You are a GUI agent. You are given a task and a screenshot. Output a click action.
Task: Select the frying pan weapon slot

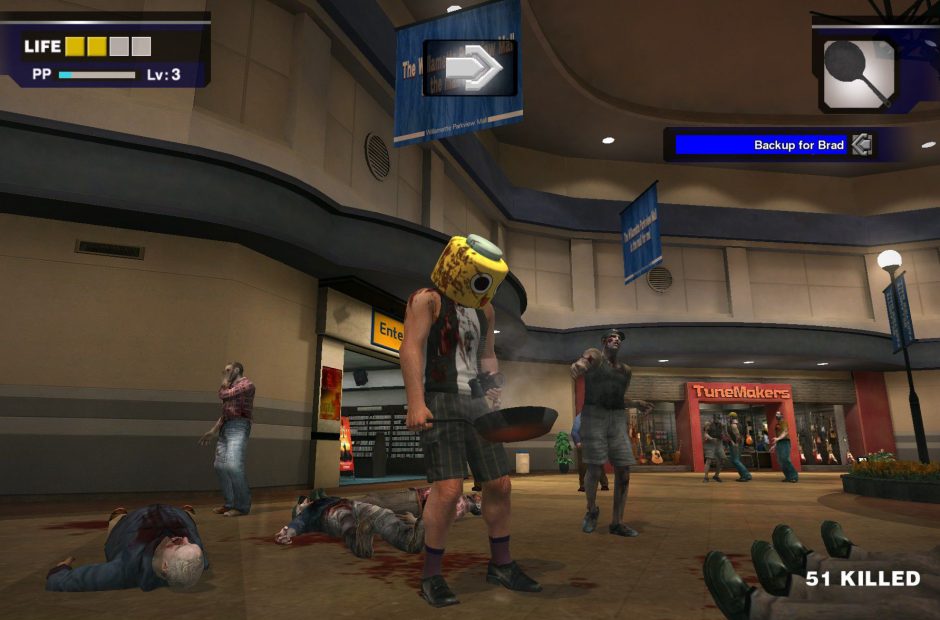[x=859, y=72]
